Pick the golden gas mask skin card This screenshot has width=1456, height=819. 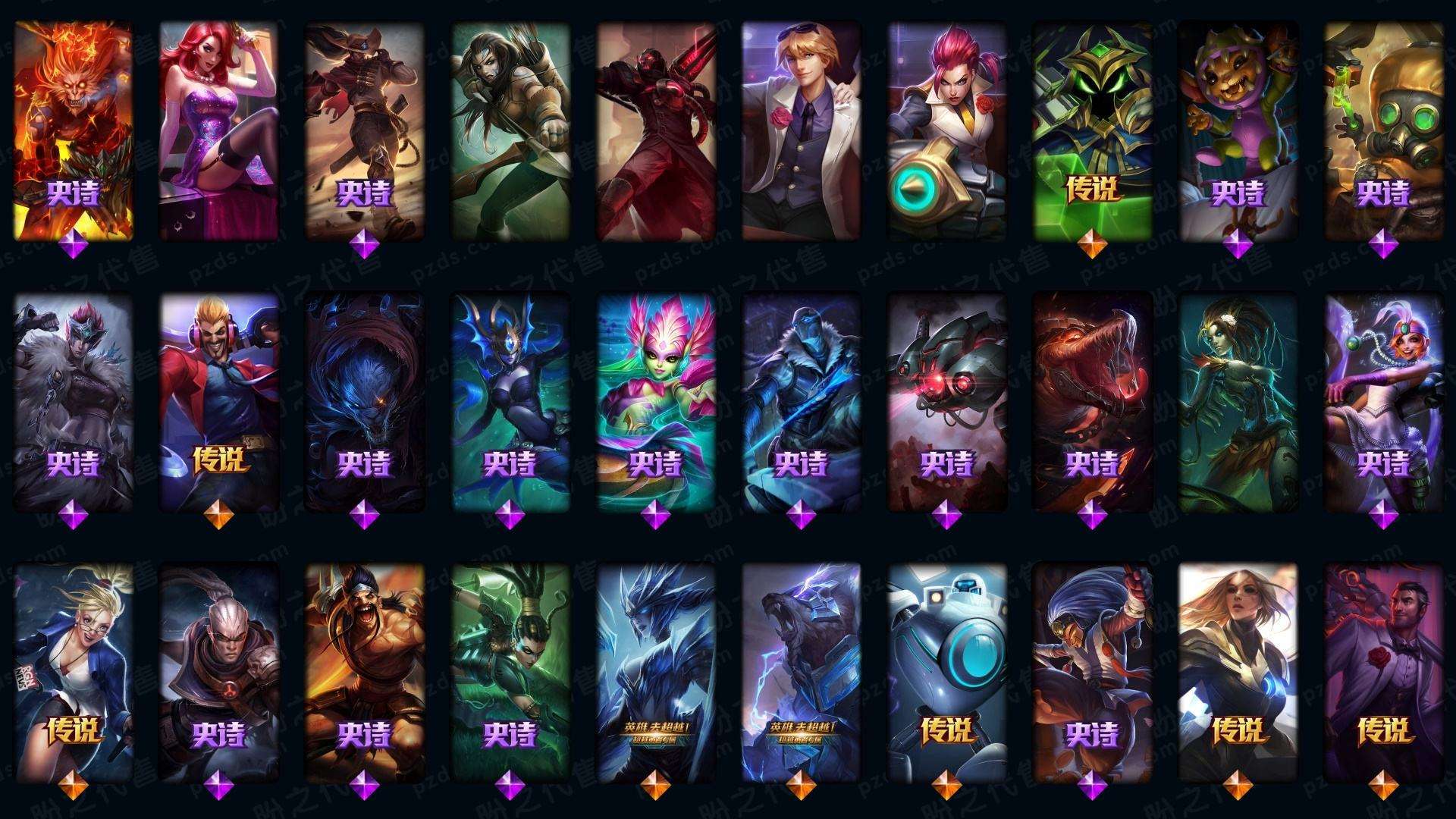coord(1383,130)
